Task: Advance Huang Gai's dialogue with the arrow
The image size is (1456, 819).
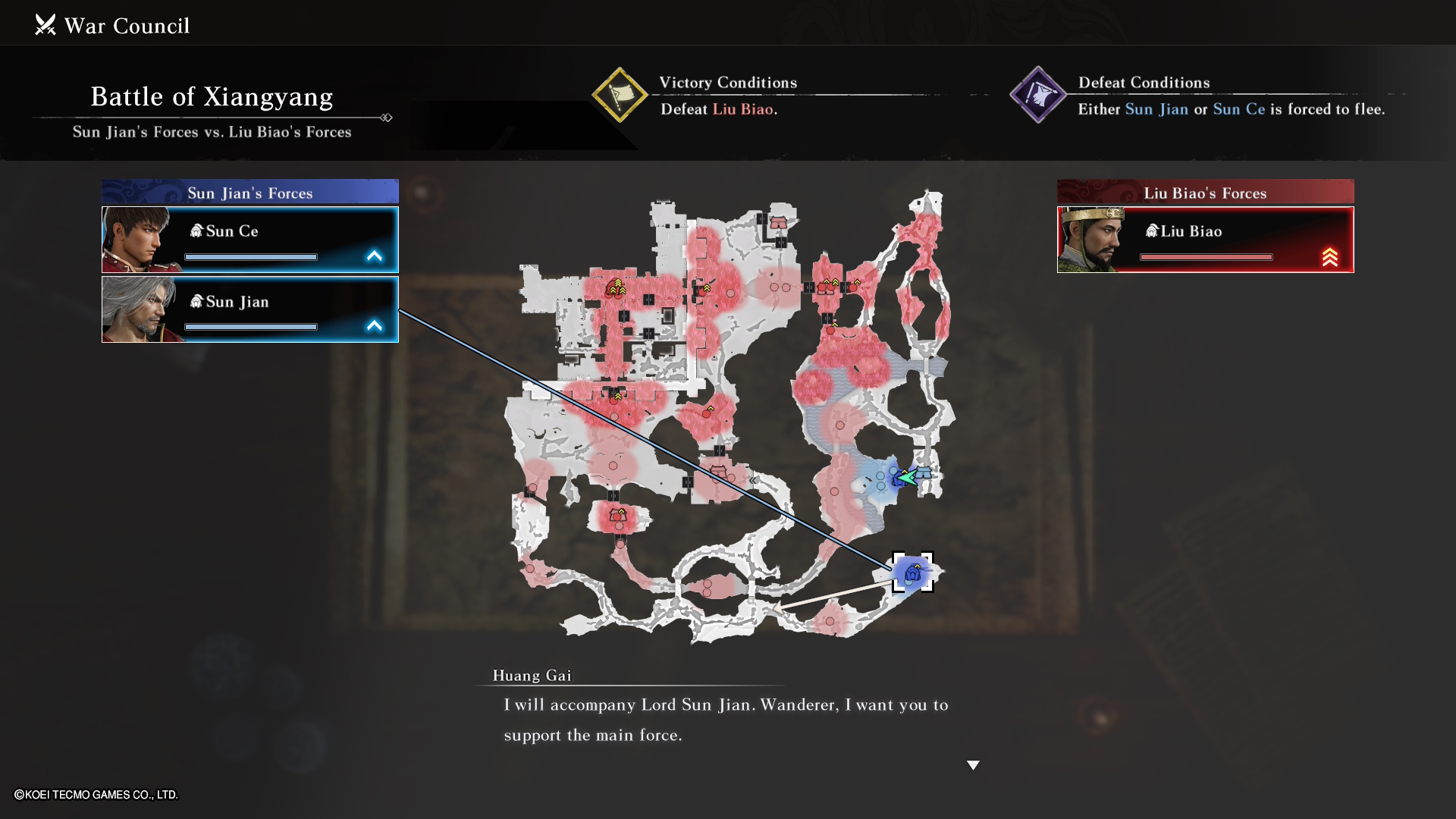Action: point(973,765)
